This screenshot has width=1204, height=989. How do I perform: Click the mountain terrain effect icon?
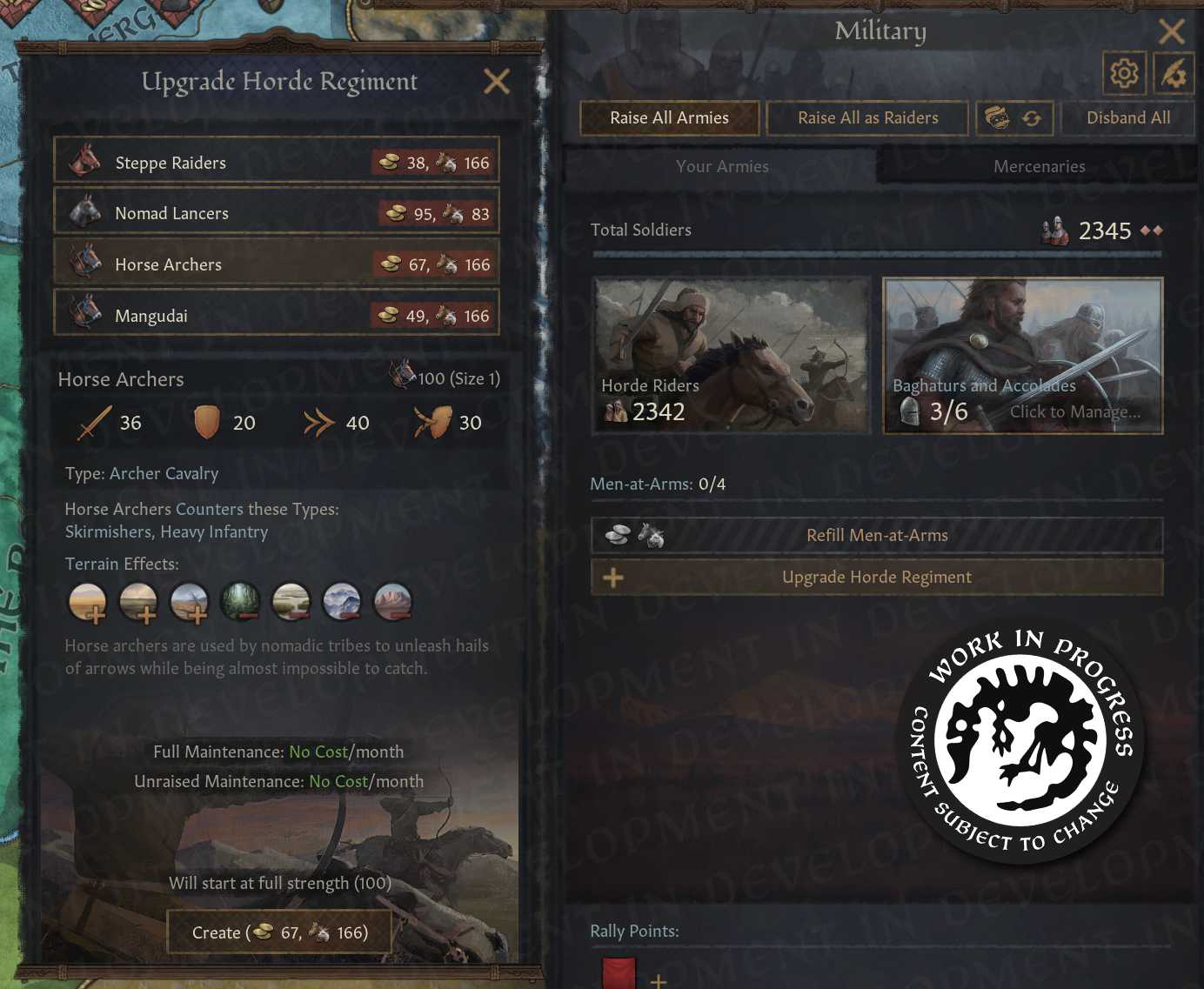pos(342,601)
